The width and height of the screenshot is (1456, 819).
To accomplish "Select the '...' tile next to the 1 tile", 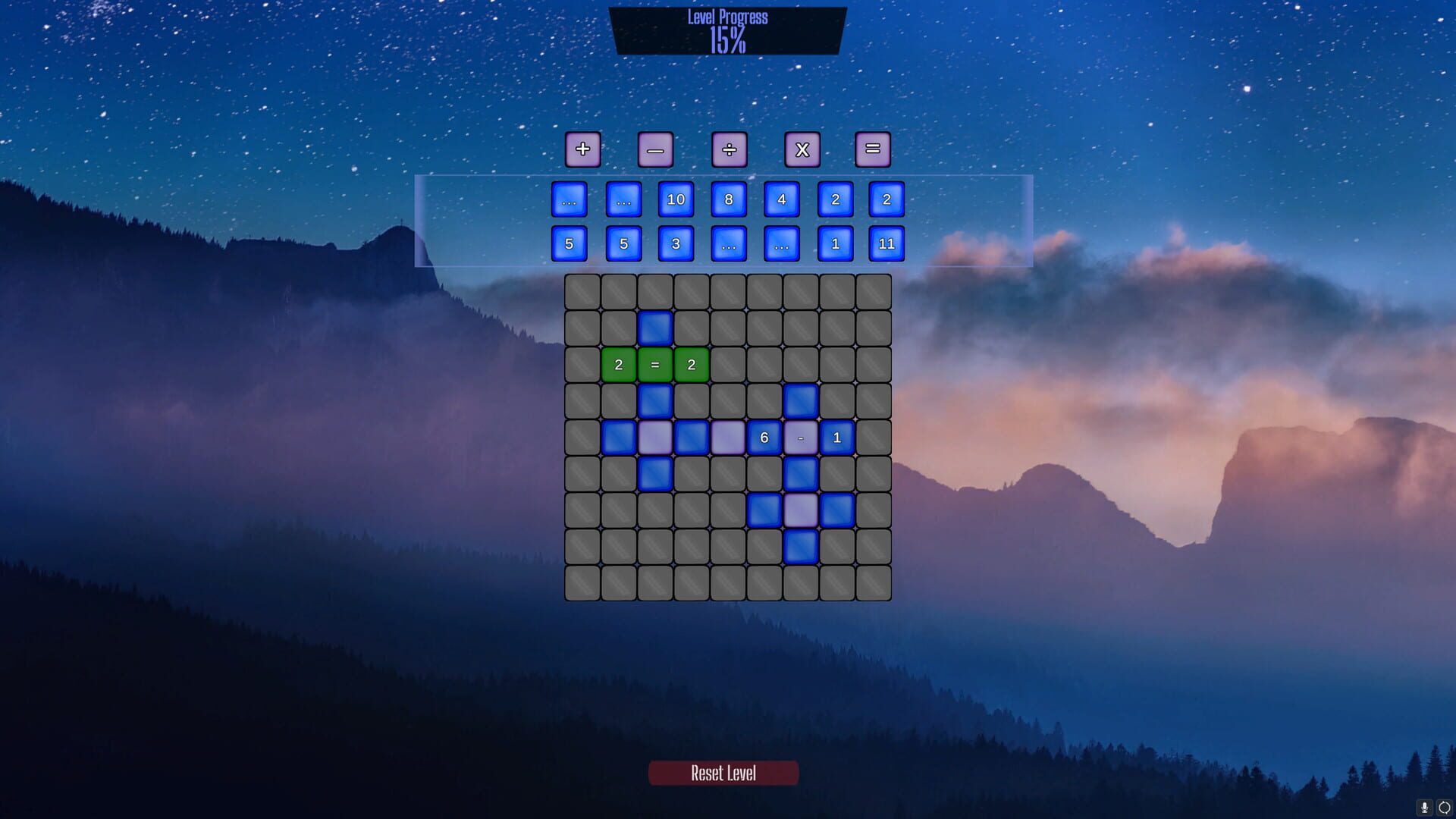I will (782, 243).
